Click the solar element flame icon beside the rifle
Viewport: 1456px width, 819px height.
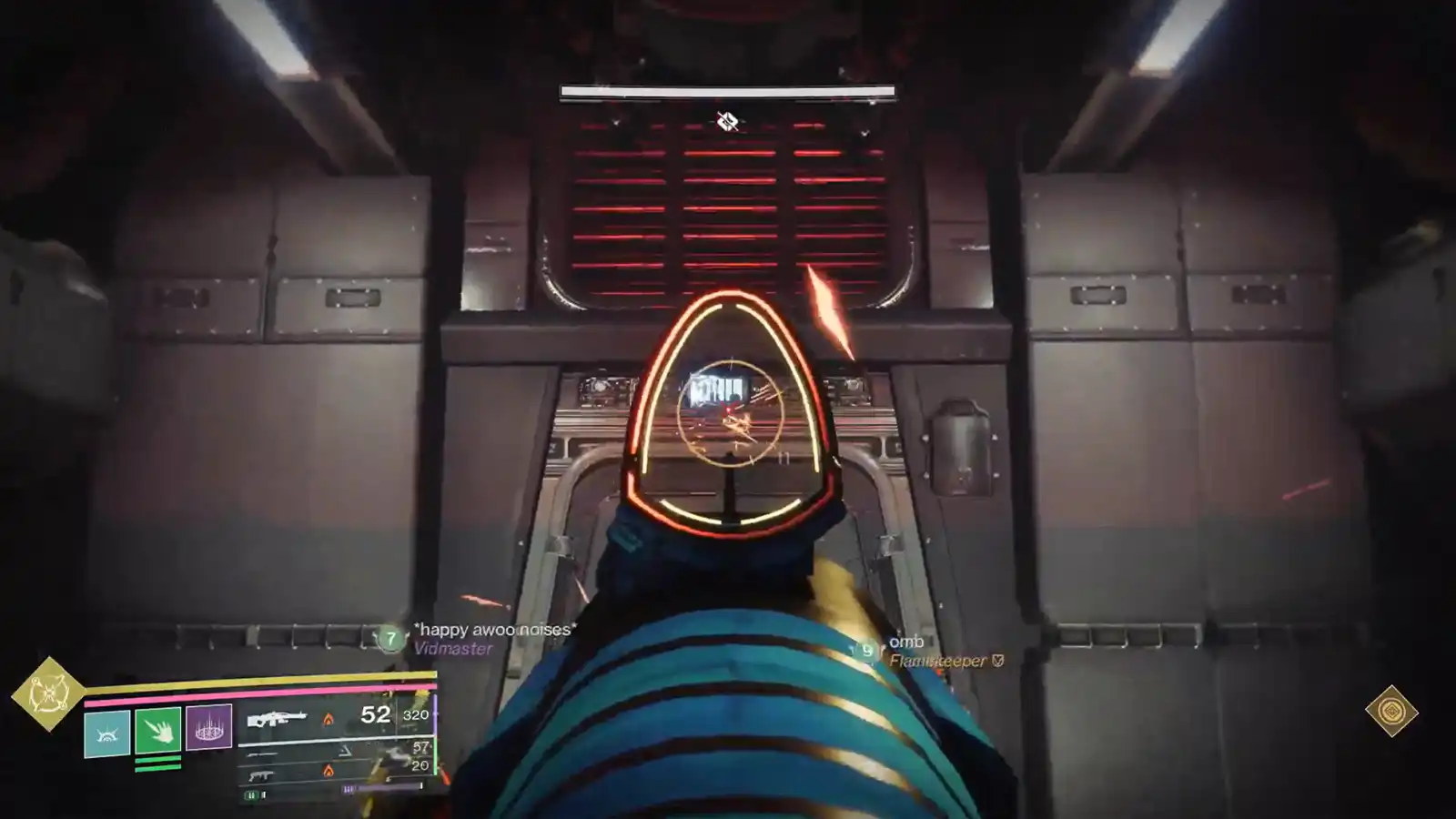point(328,721)
